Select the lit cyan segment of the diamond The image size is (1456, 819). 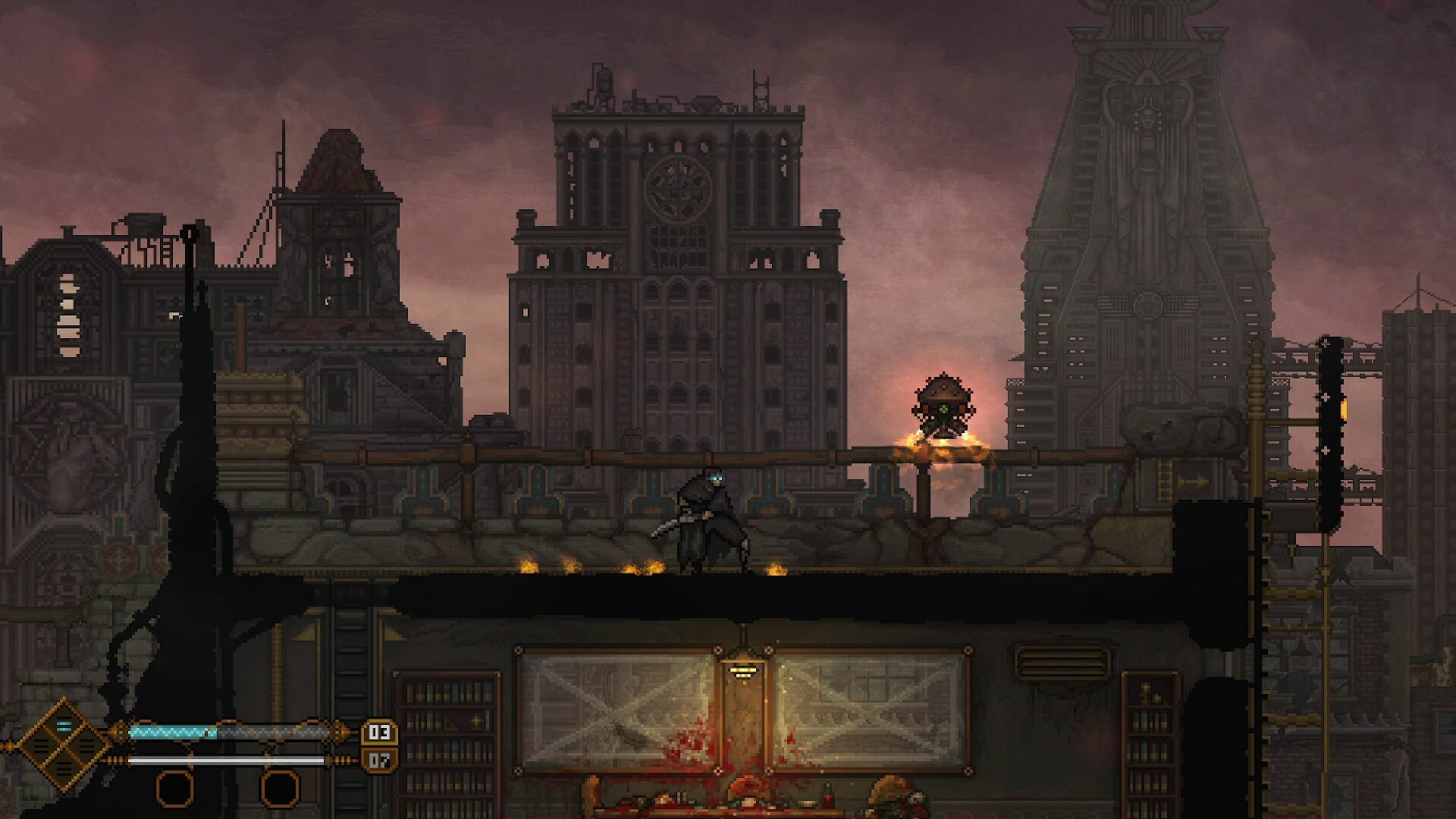tap(64, 727)
